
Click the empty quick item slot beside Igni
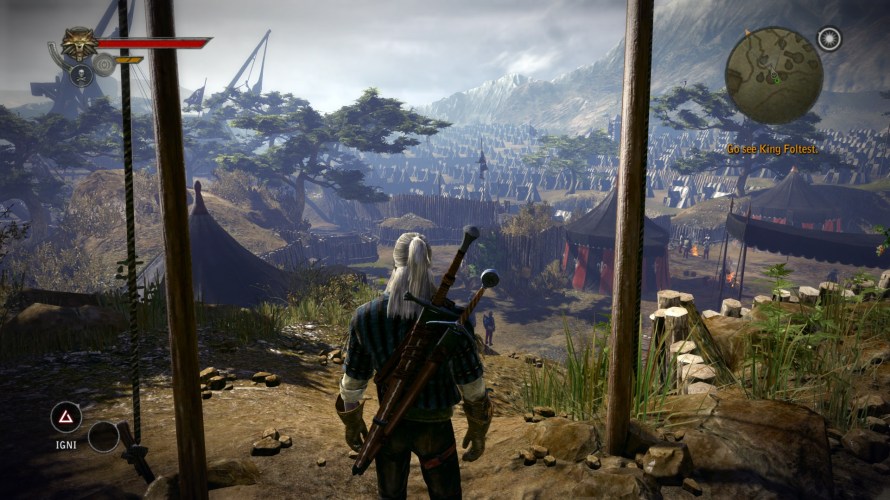tap(103, 436)
